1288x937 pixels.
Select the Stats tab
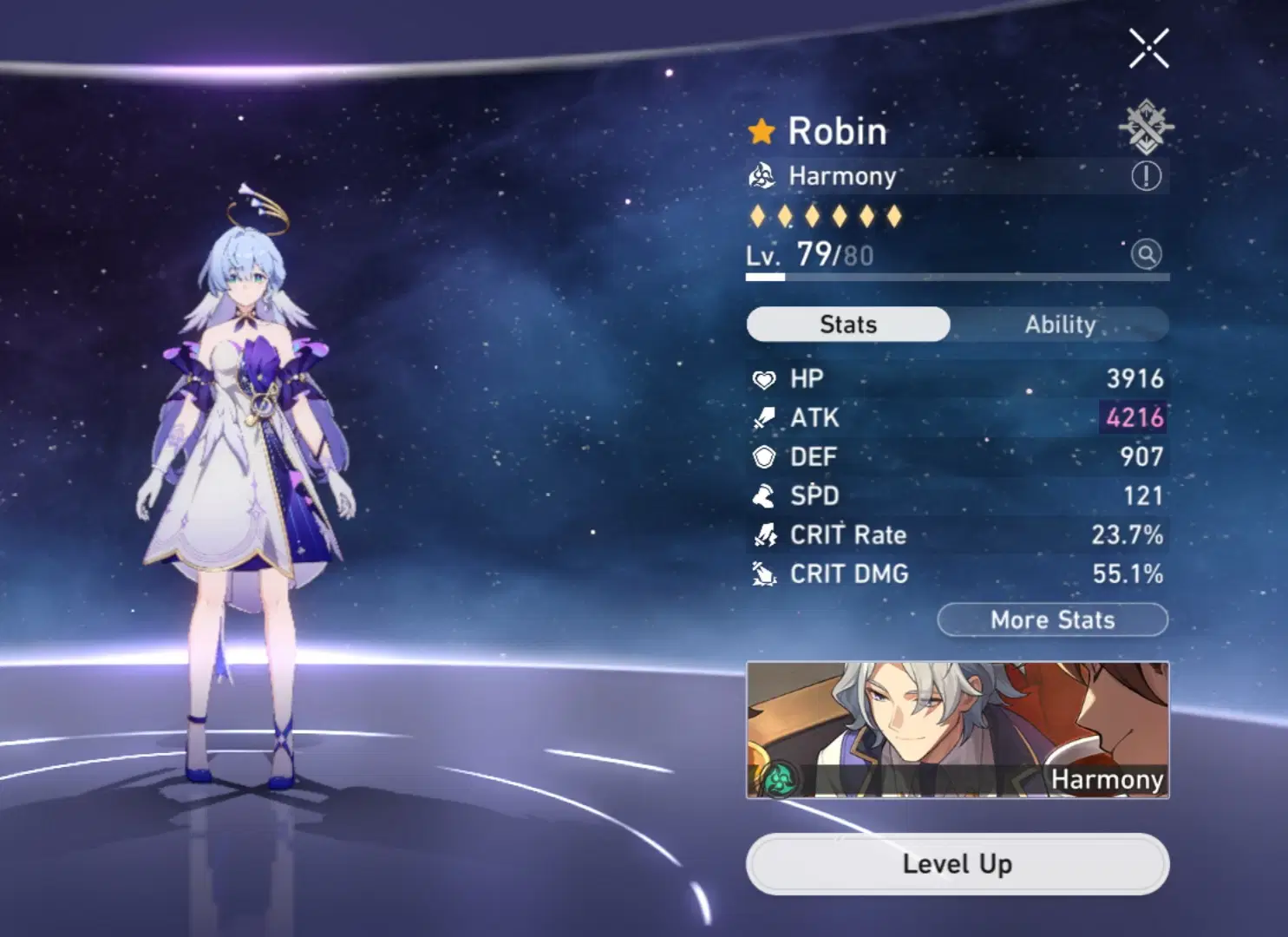point(847,324)
